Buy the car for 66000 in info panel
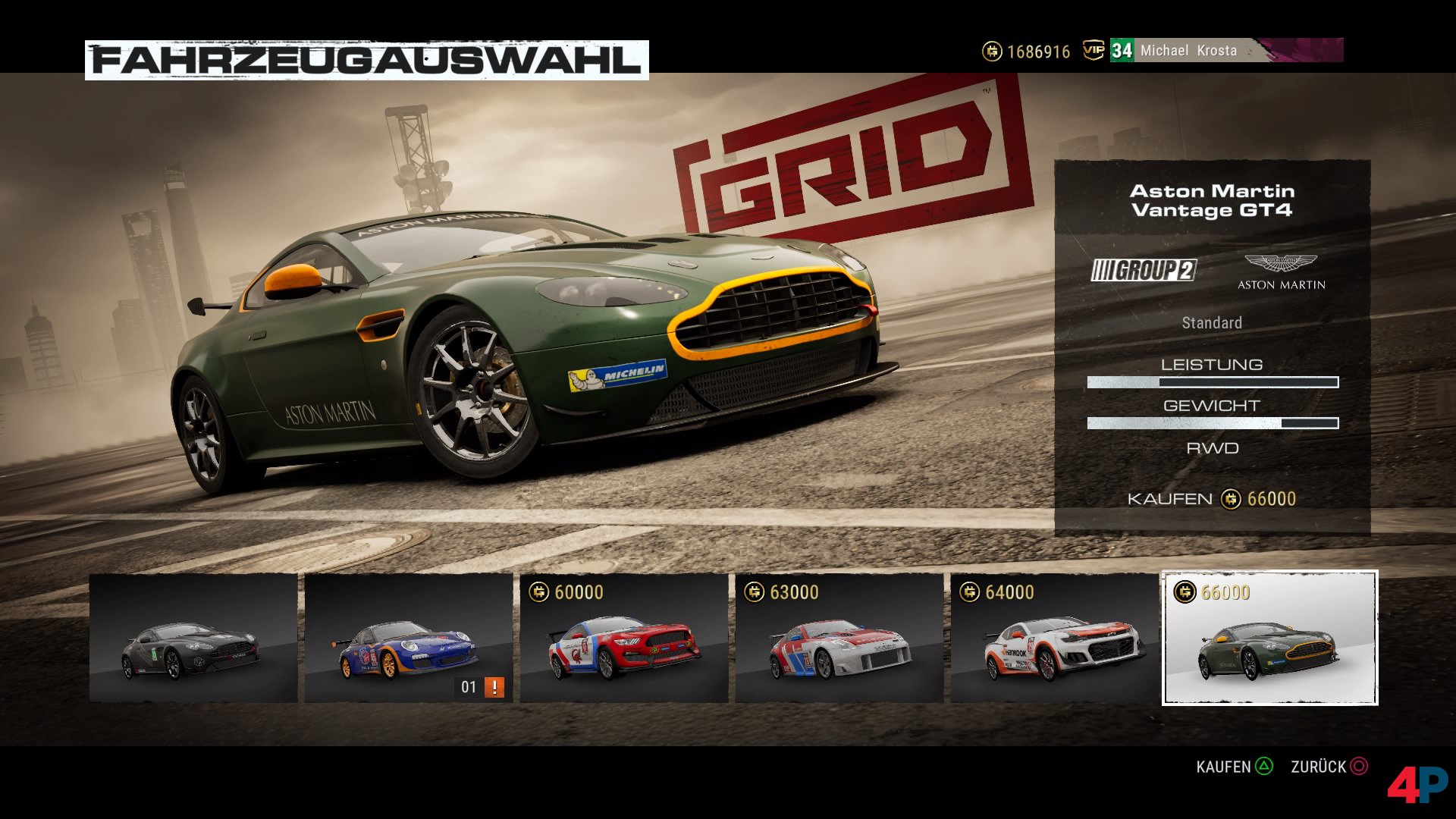This screenshot has height=819, width=1456. pyautogui.click(x=1212, y=499)
